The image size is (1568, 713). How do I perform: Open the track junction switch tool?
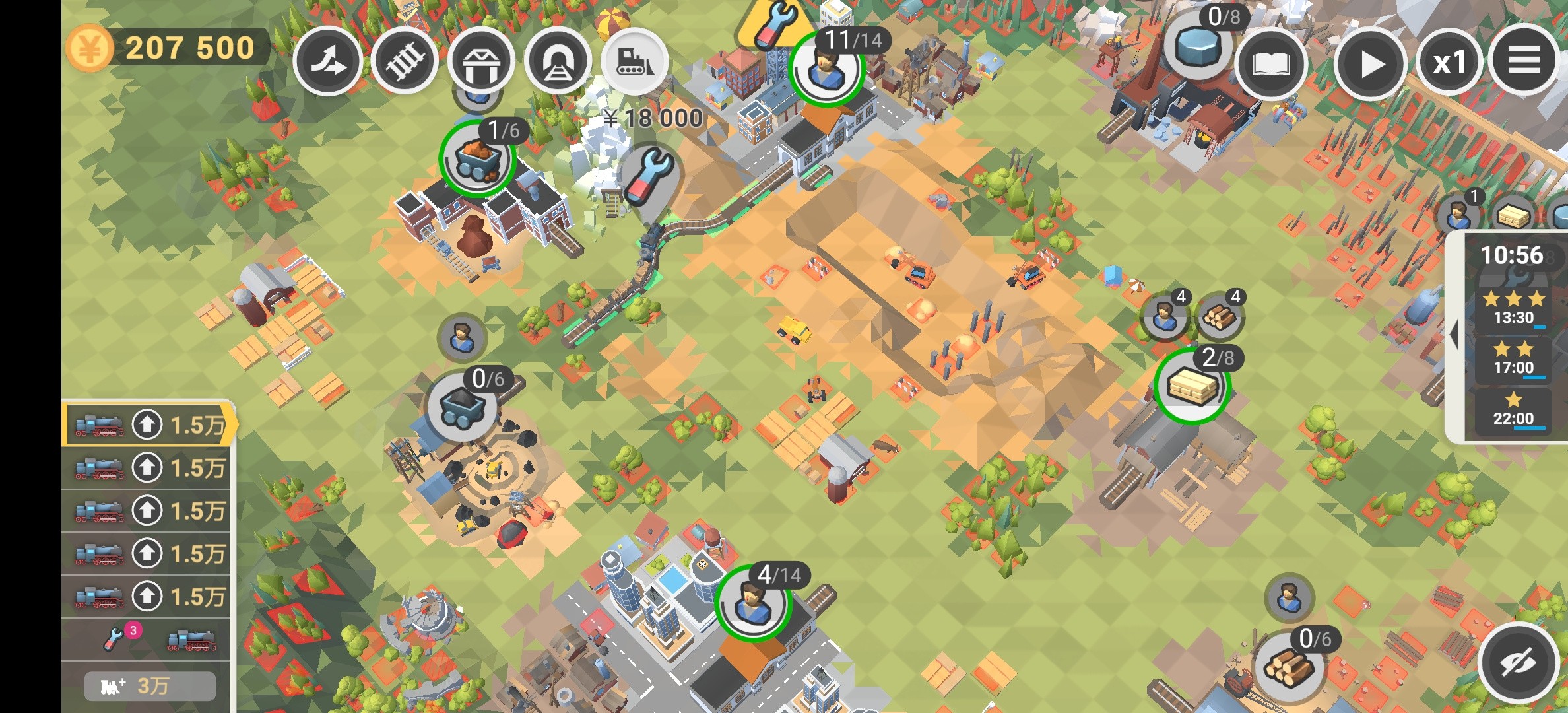pyautogui.click(x=328, y=62)
